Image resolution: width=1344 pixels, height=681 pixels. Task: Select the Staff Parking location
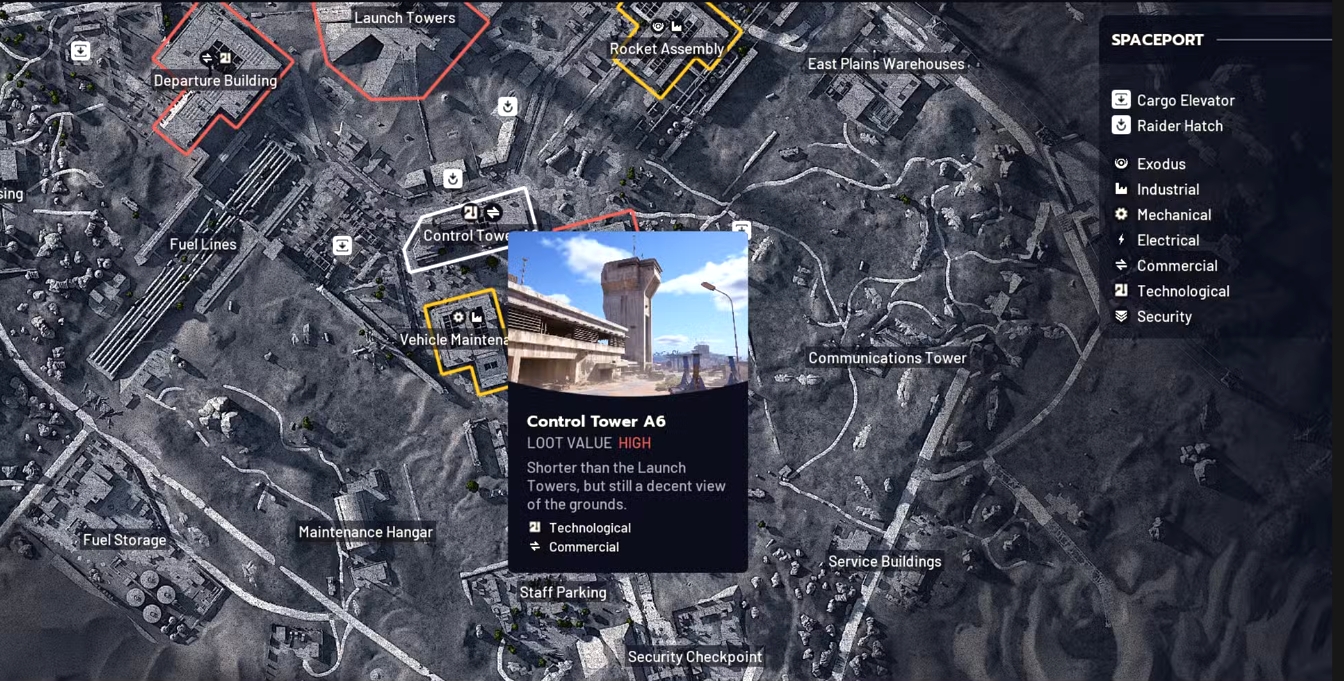coord(563,592)
